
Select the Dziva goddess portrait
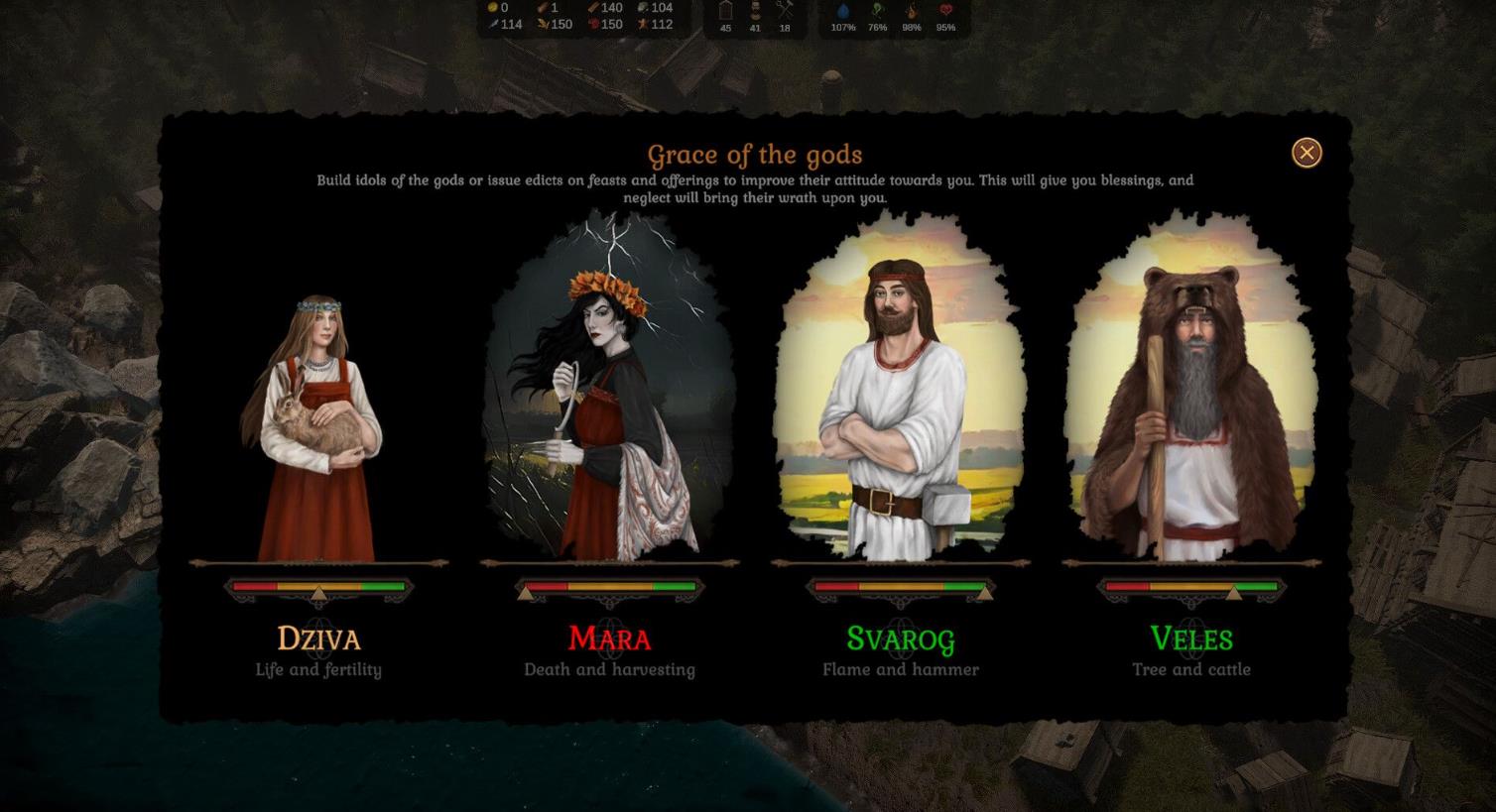tap(317, 426)
